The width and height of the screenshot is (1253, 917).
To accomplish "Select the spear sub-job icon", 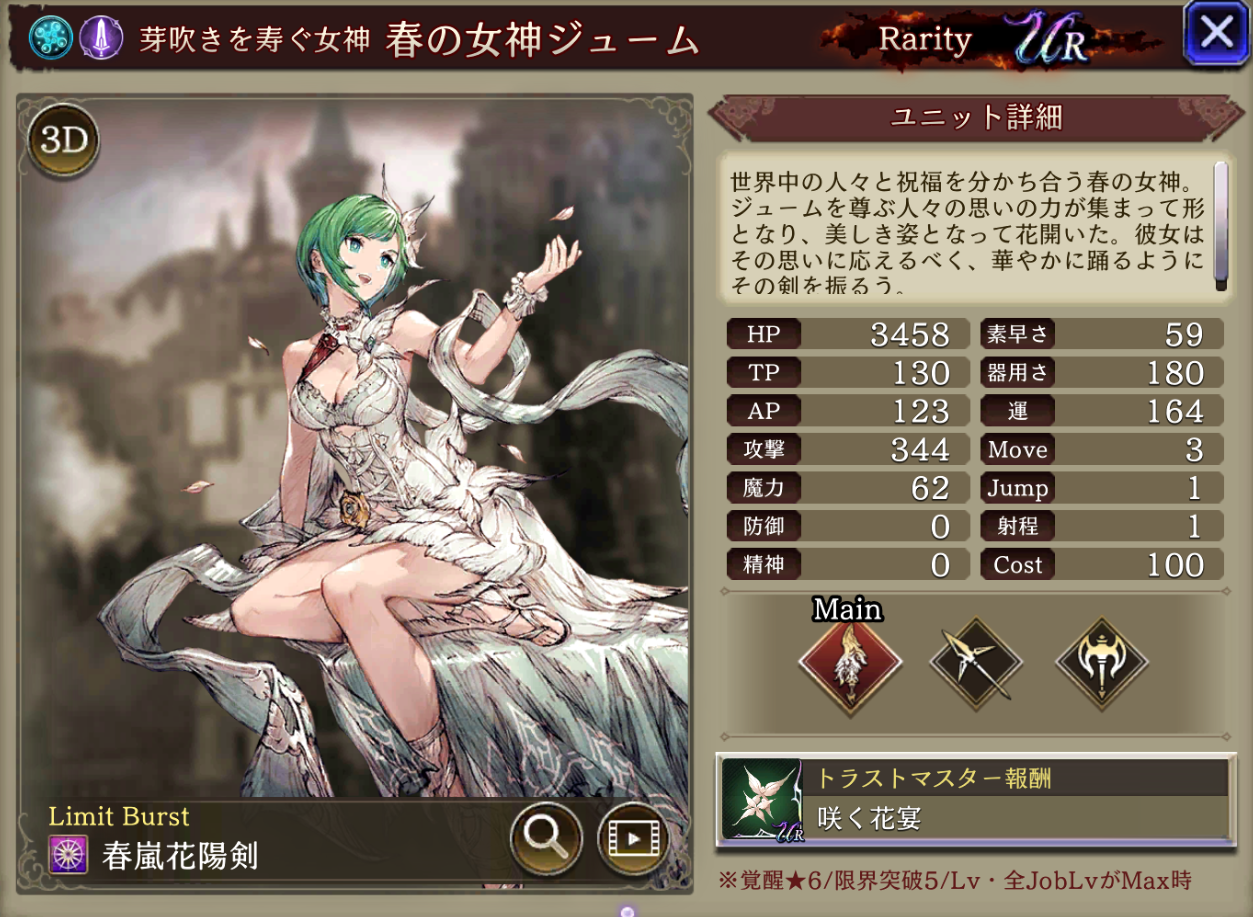I will [x=976, y=660].
